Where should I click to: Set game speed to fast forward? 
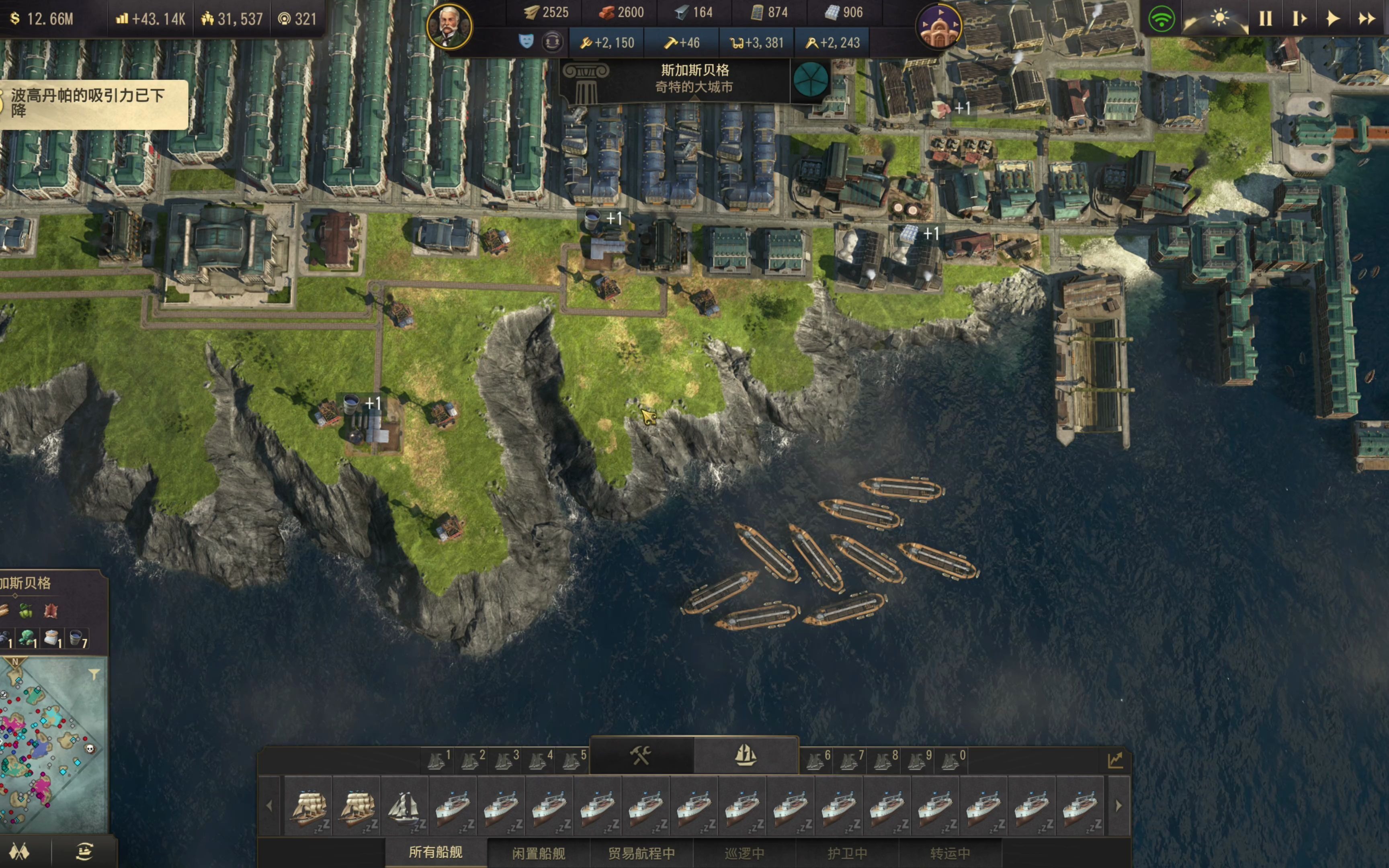coord(1366,18)
